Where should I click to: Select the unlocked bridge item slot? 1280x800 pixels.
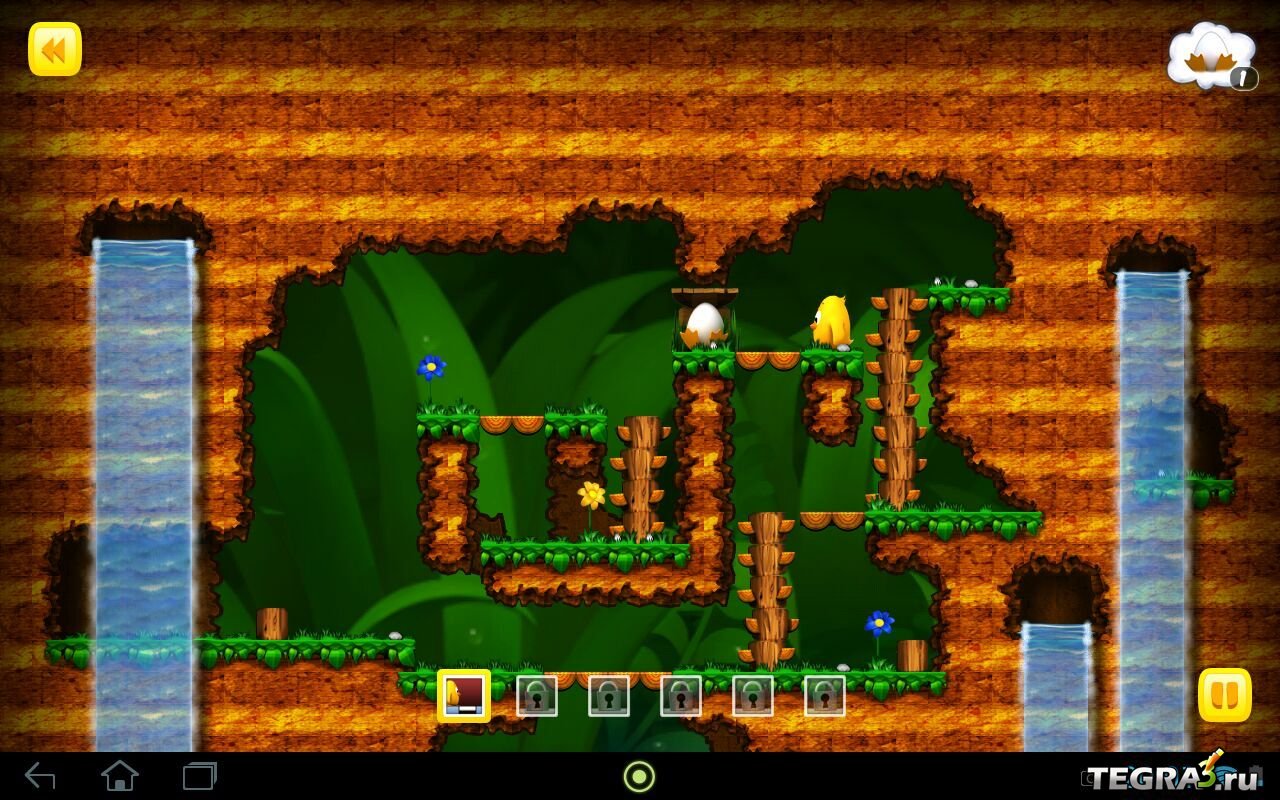click(464, 695)
